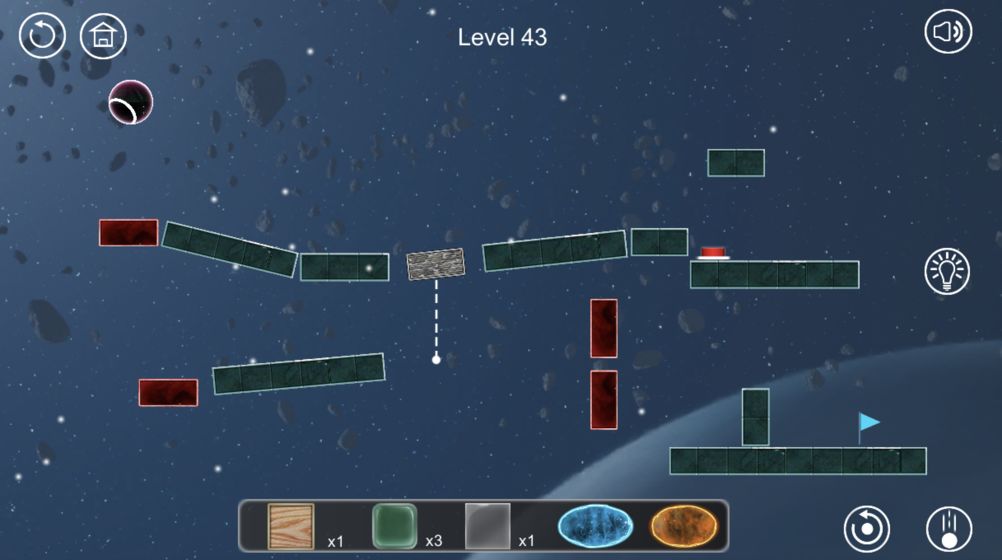Return to the home menu
This screenshot has height=560, width=1002.
click(x=103, y=36)
